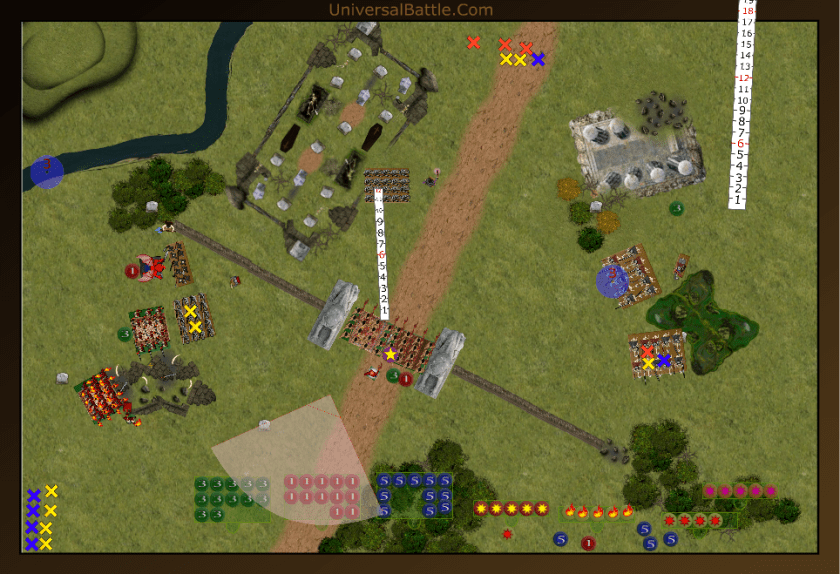Image resolution: width=840 pixels, height=574 pixels.
Task: Click the red 1 token beside the winged demon
Action: pyautogui.click(x=131, y=270)
